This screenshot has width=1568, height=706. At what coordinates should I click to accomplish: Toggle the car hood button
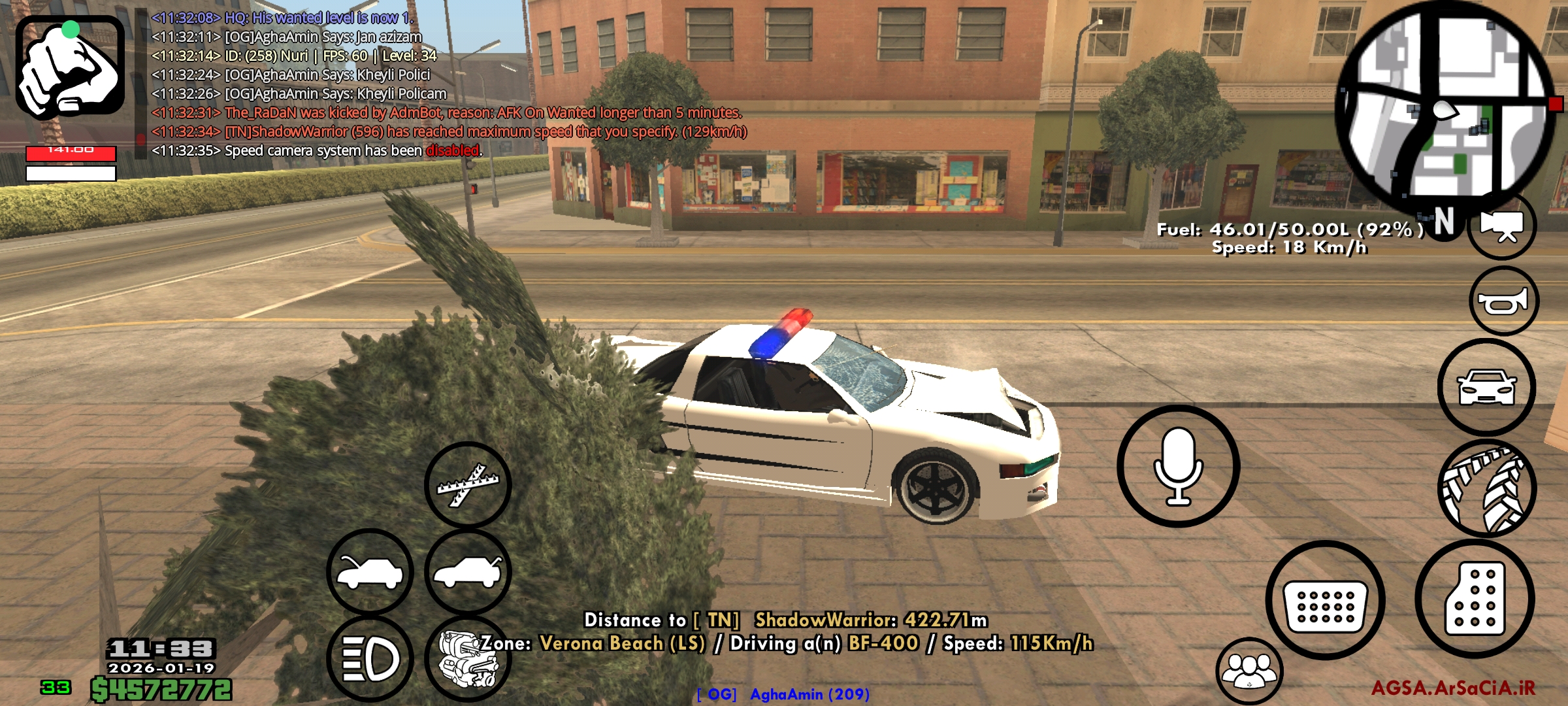[x=370, y=573]
